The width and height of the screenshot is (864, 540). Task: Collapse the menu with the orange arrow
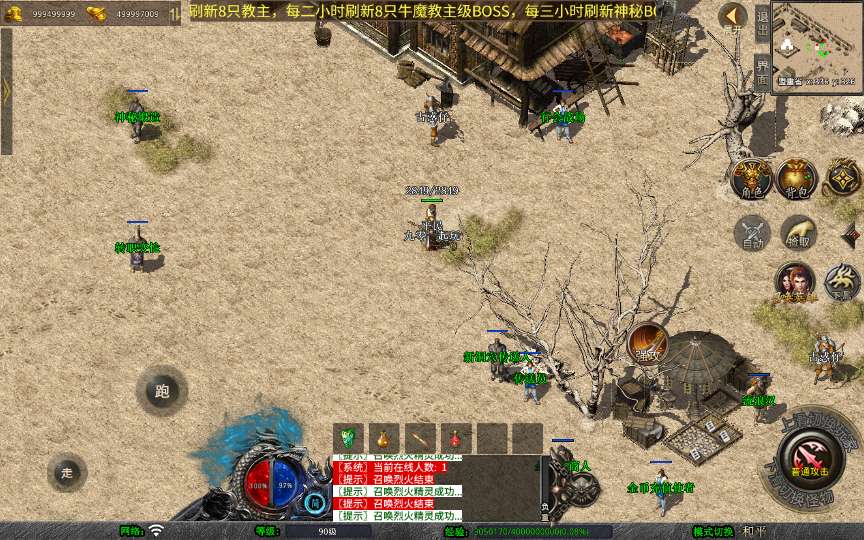coord(733,17)
